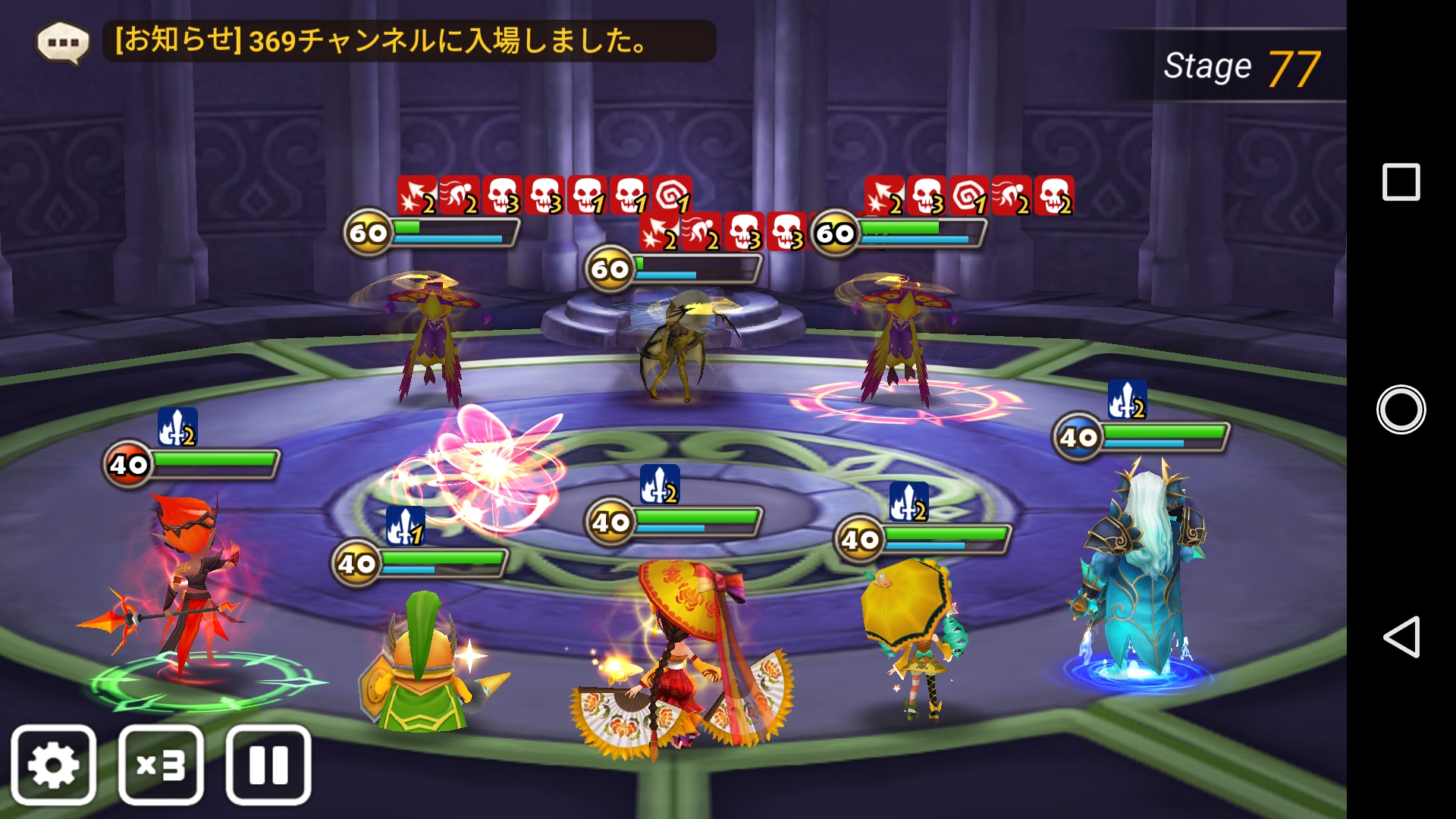Image resolution: width=1456 pixels, height=819 pixels.
Task: Open the gear settings button
Action: point(53,764)
